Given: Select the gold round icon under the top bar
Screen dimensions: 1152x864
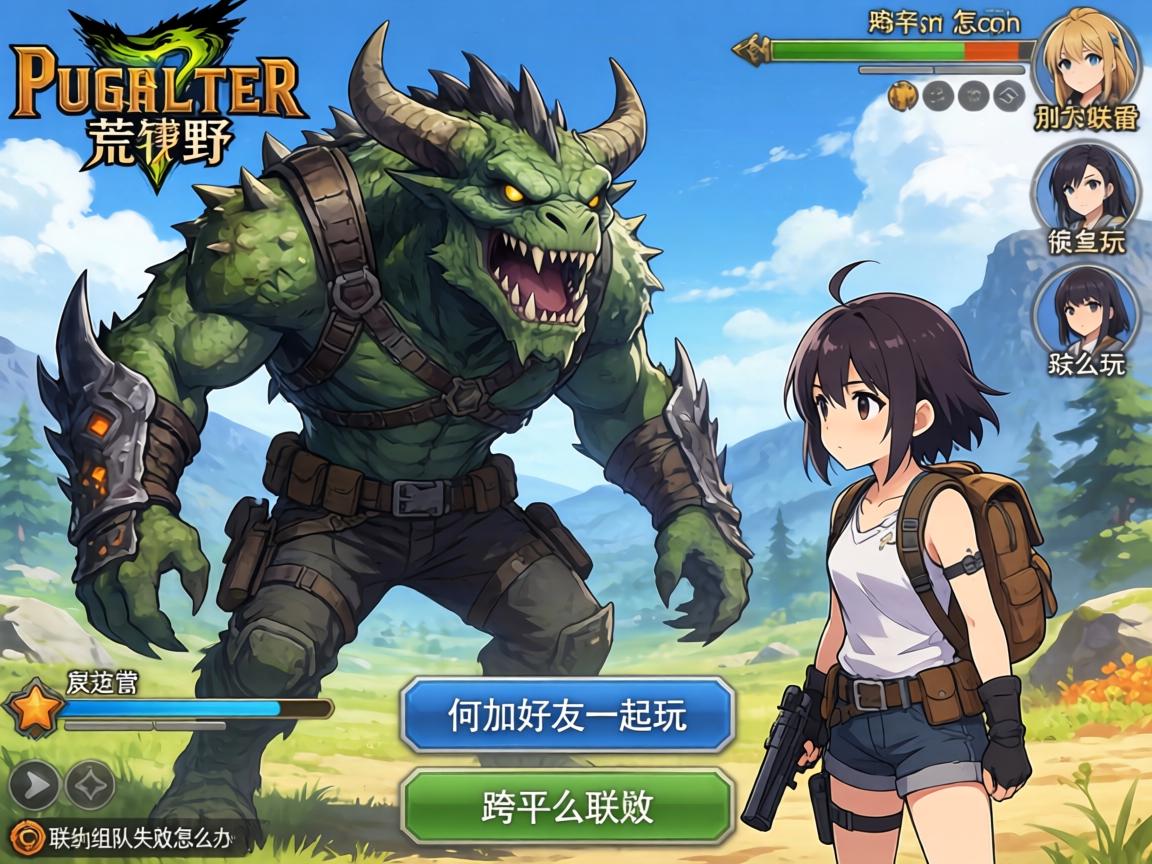Looking at the screenshot, I should 903,95.
